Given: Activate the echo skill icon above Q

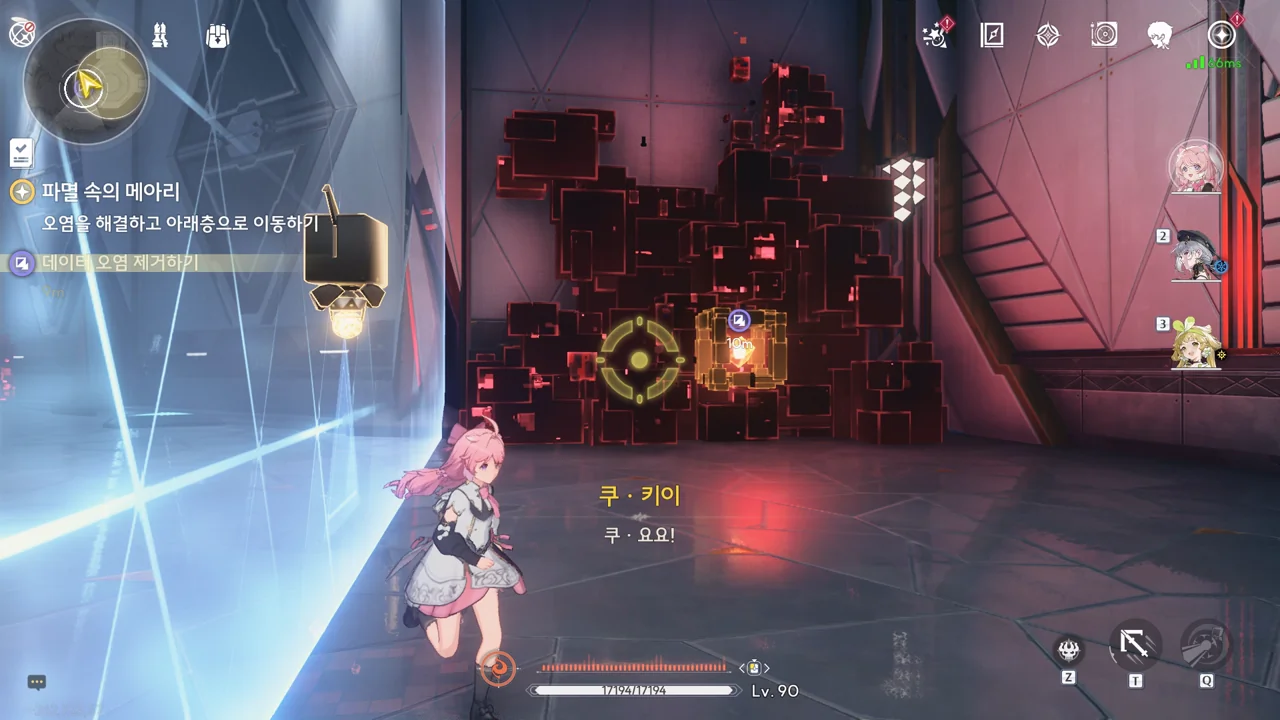Looking at the screenshot, I should click(x=1206, y=645).
